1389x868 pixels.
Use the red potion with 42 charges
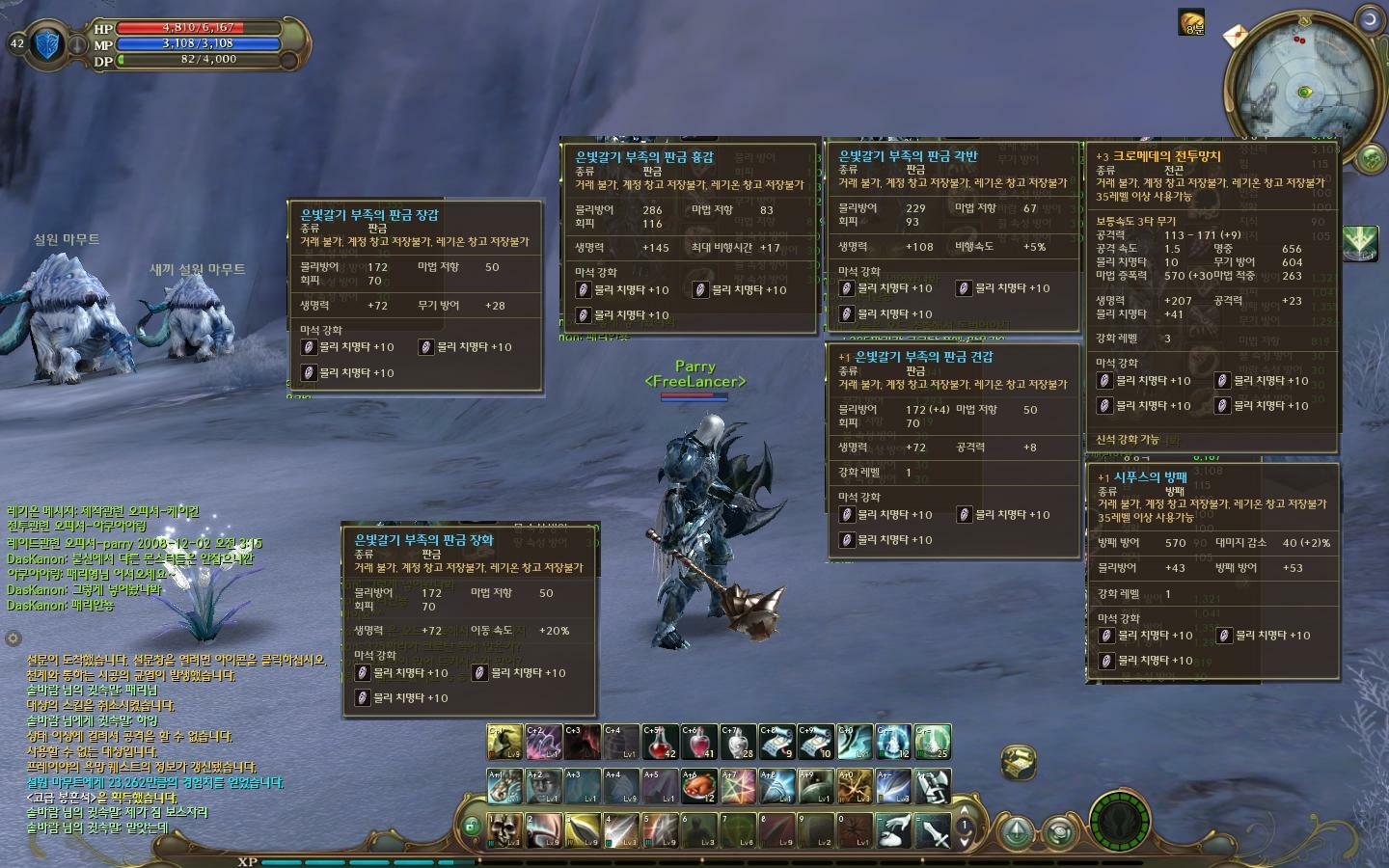661,742
